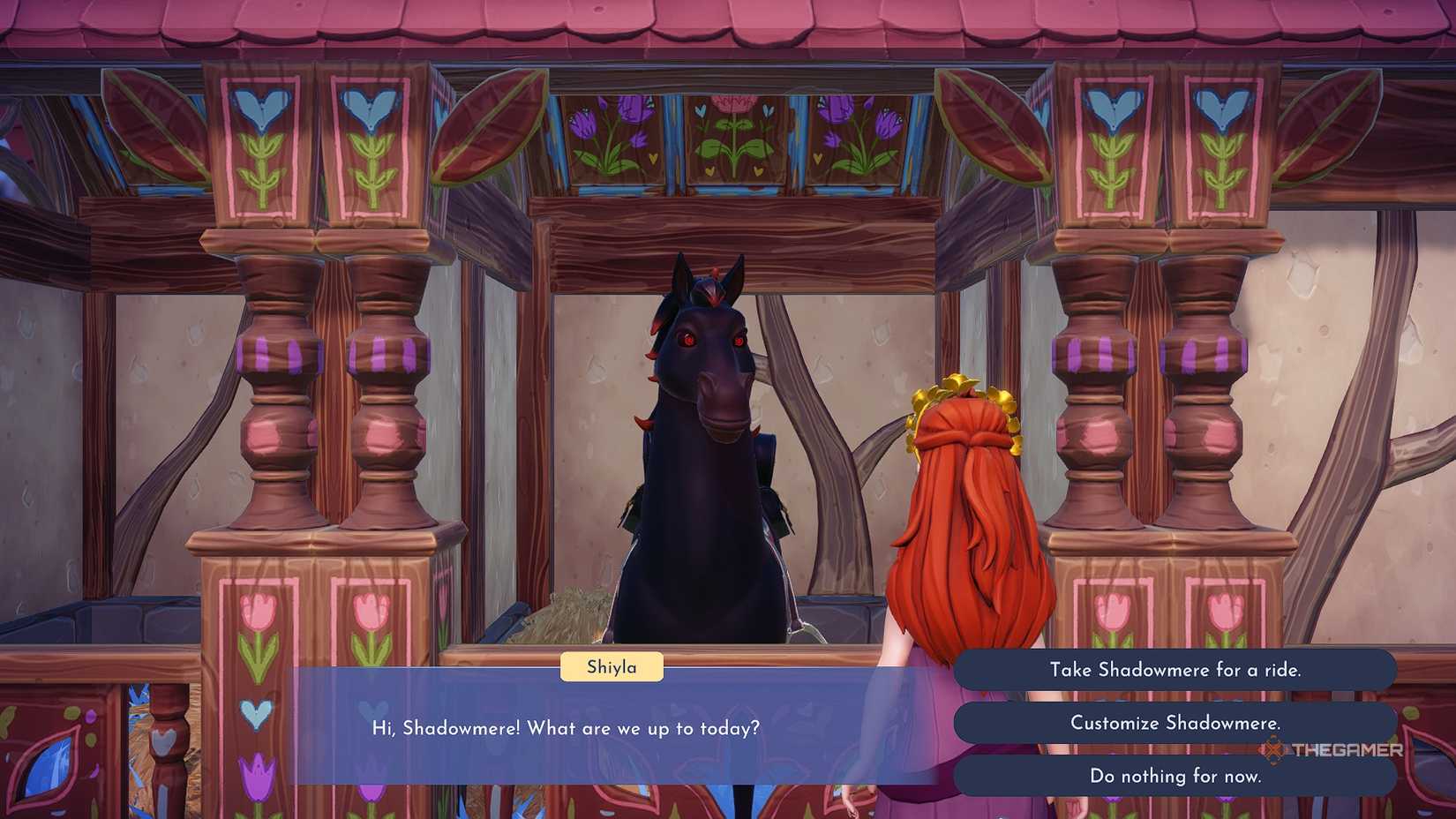Click Shadowmere the black horse

click(x=702, y=441)
